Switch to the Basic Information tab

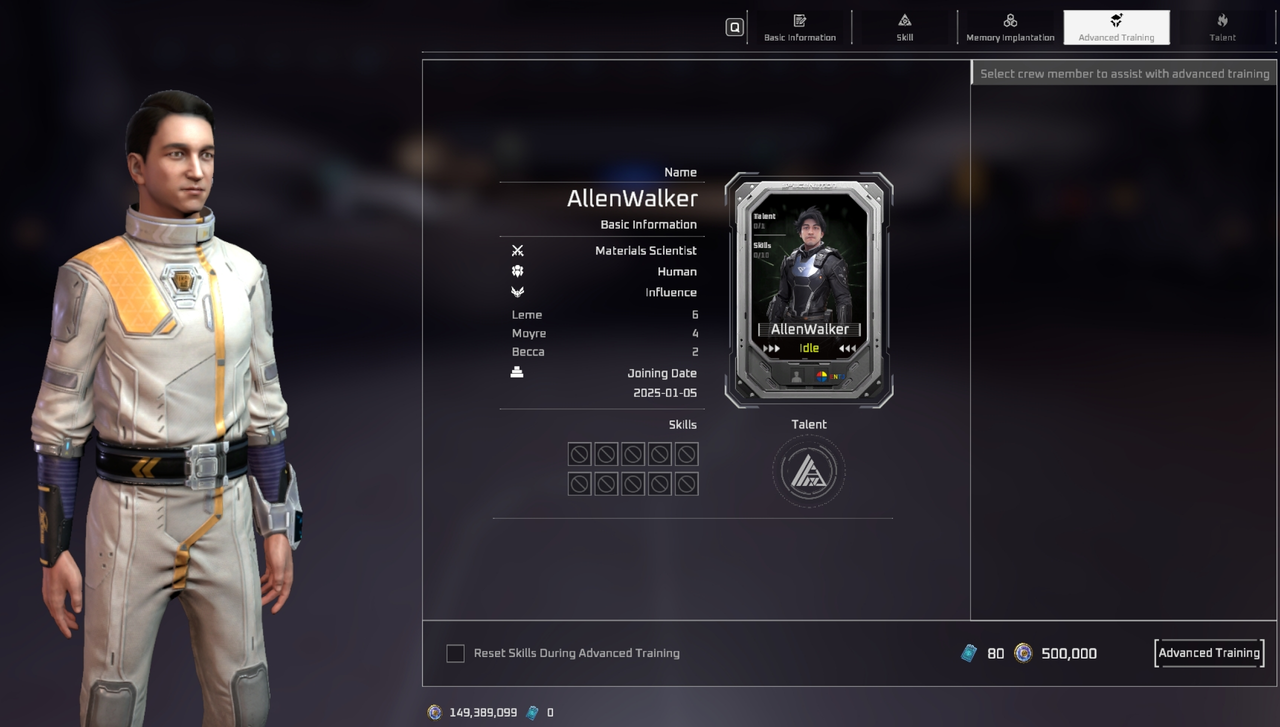point(800,27)
